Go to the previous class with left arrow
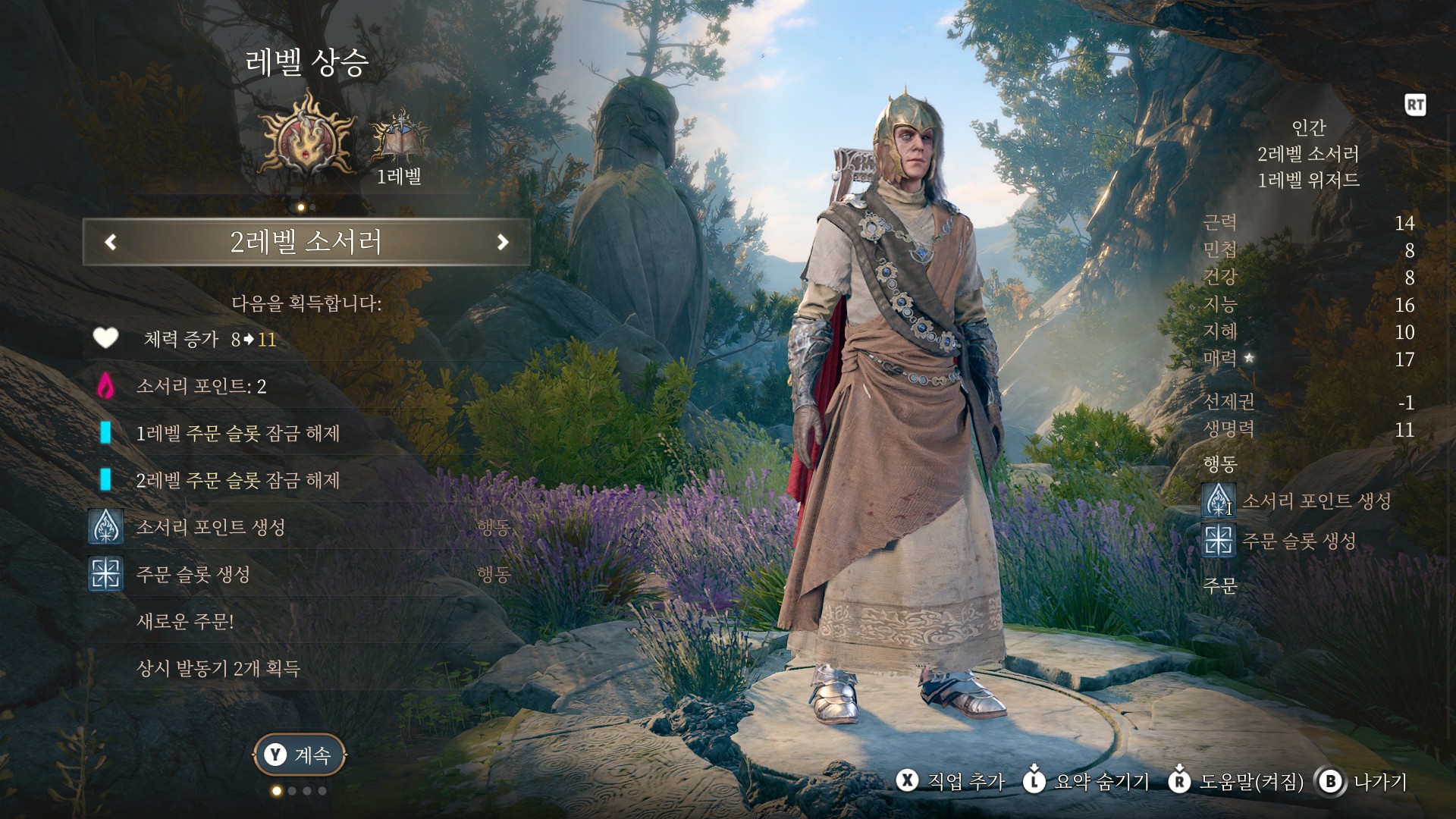 [111, 242]
